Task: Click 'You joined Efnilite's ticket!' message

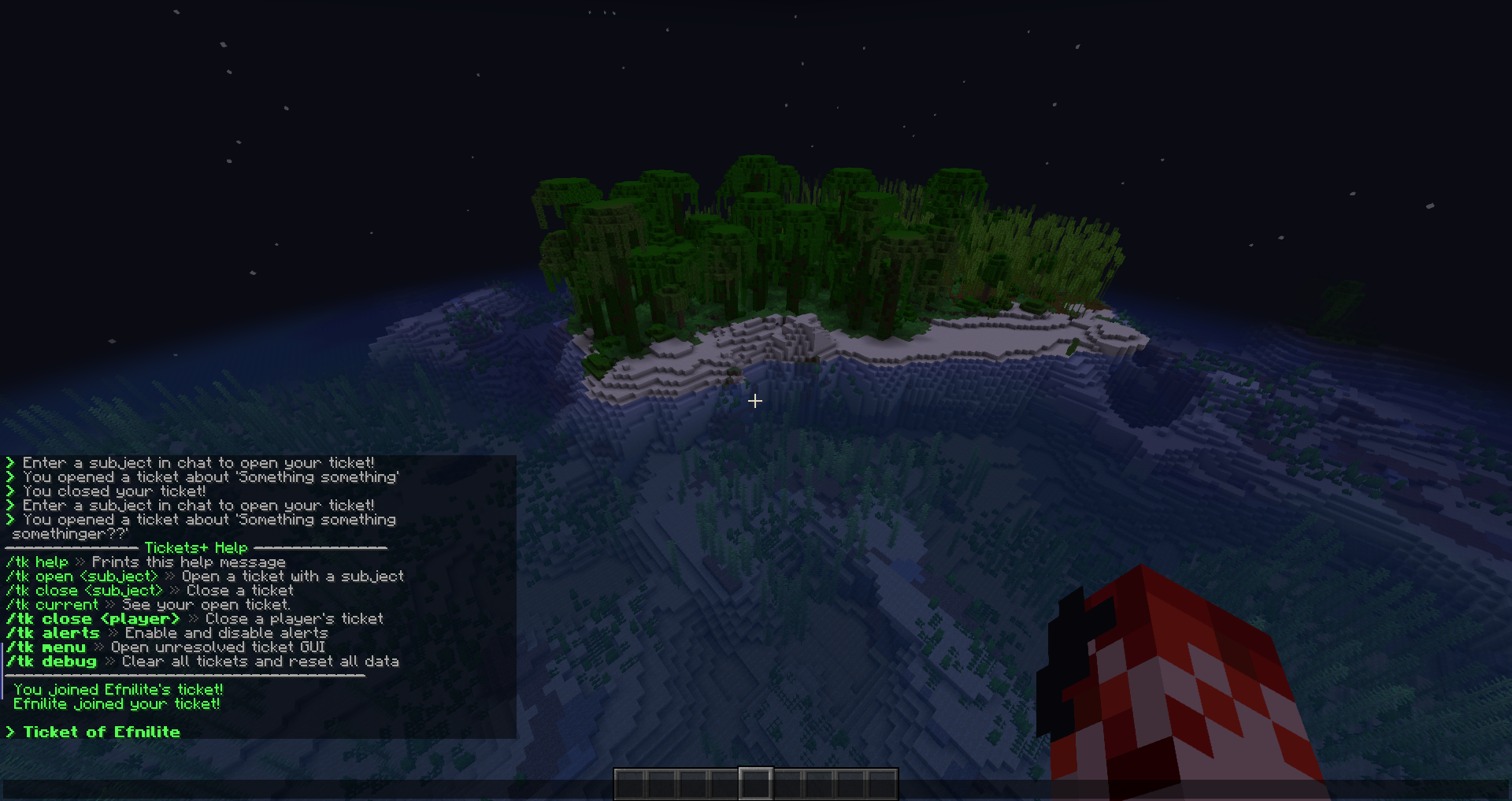Action: [119, 688]
